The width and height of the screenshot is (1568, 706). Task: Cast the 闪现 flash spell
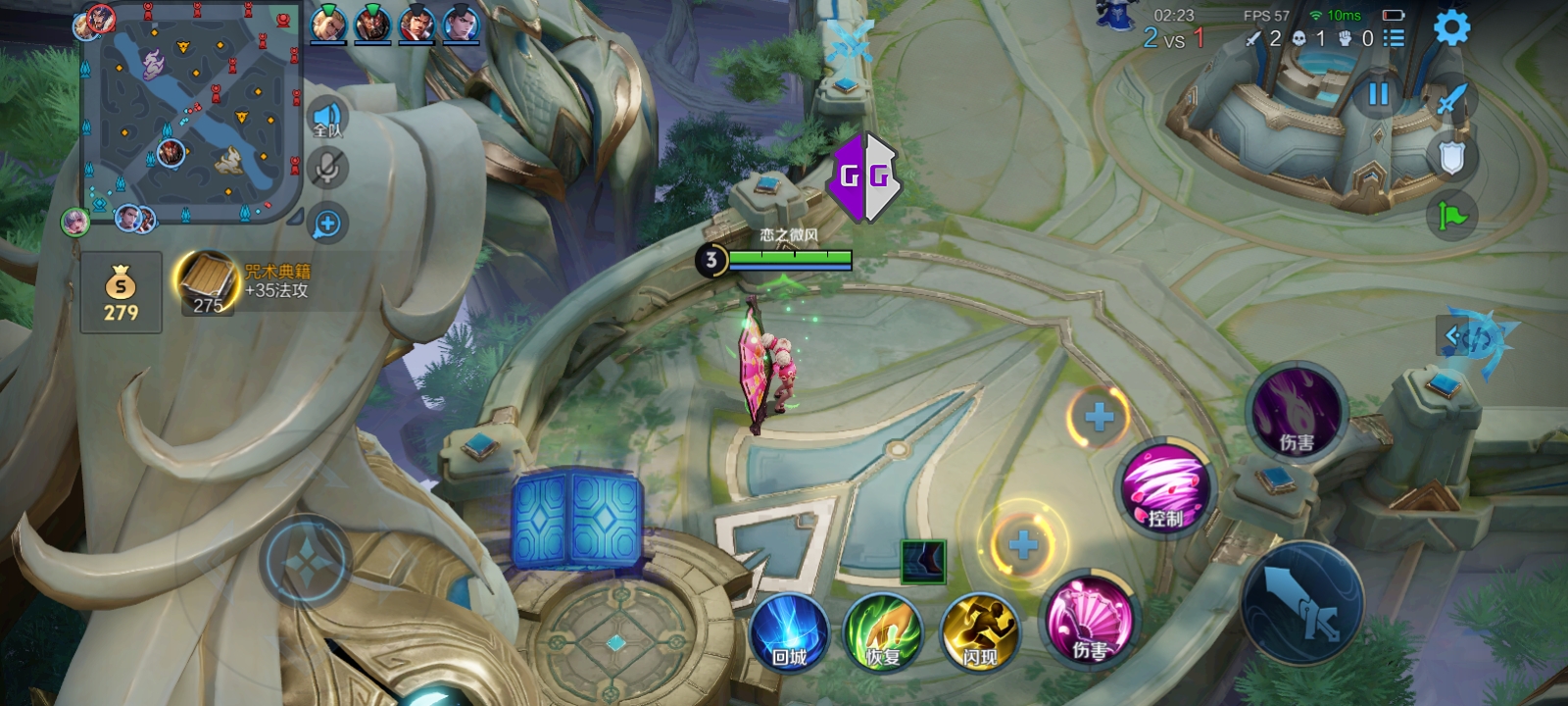click(x=979, y=632)
